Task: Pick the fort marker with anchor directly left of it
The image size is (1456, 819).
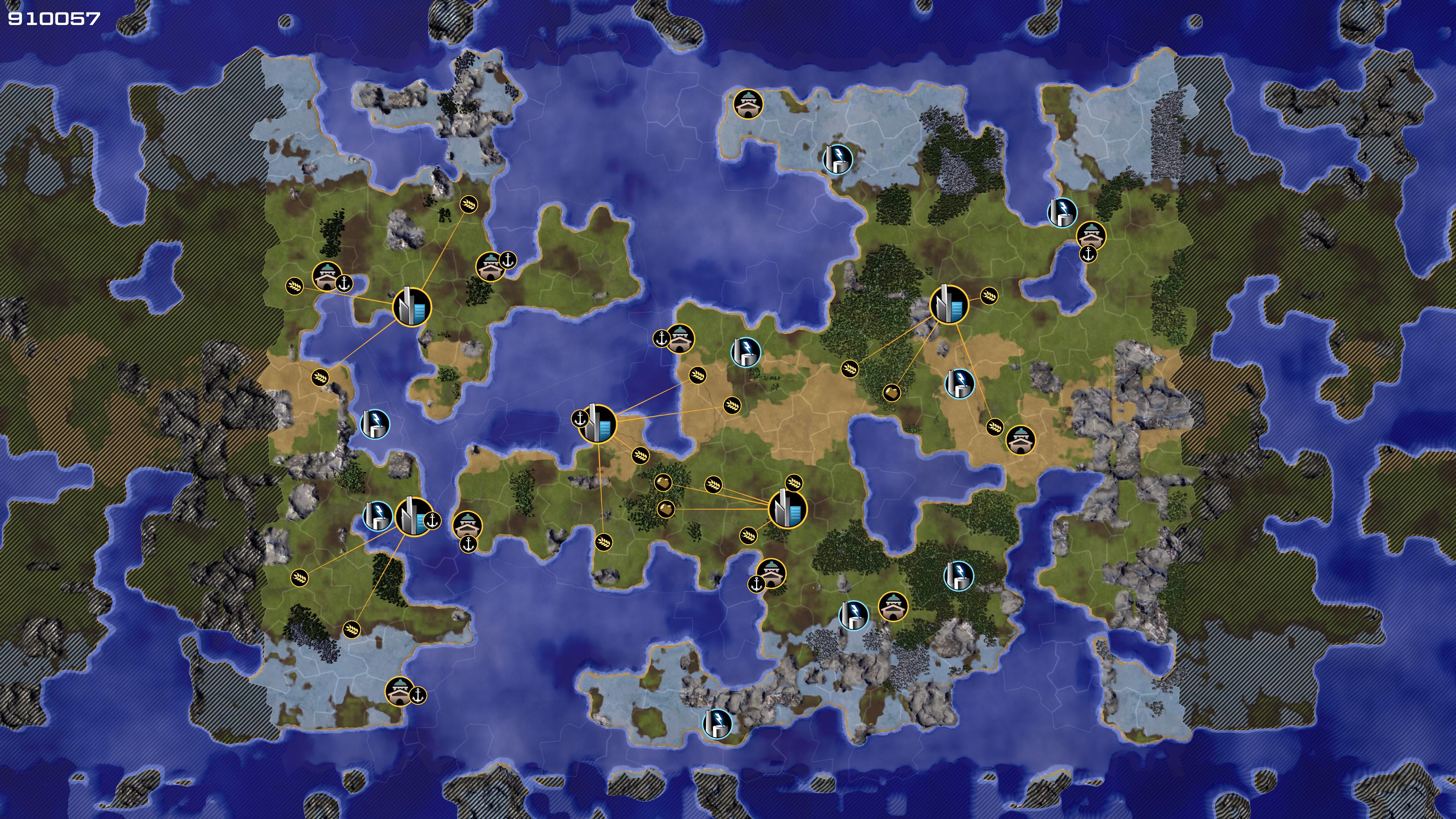Action: [x=680, y=338]
